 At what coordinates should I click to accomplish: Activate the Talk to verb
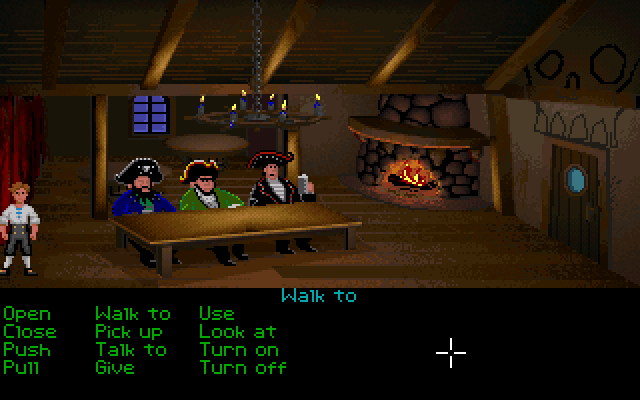point(131,350)
